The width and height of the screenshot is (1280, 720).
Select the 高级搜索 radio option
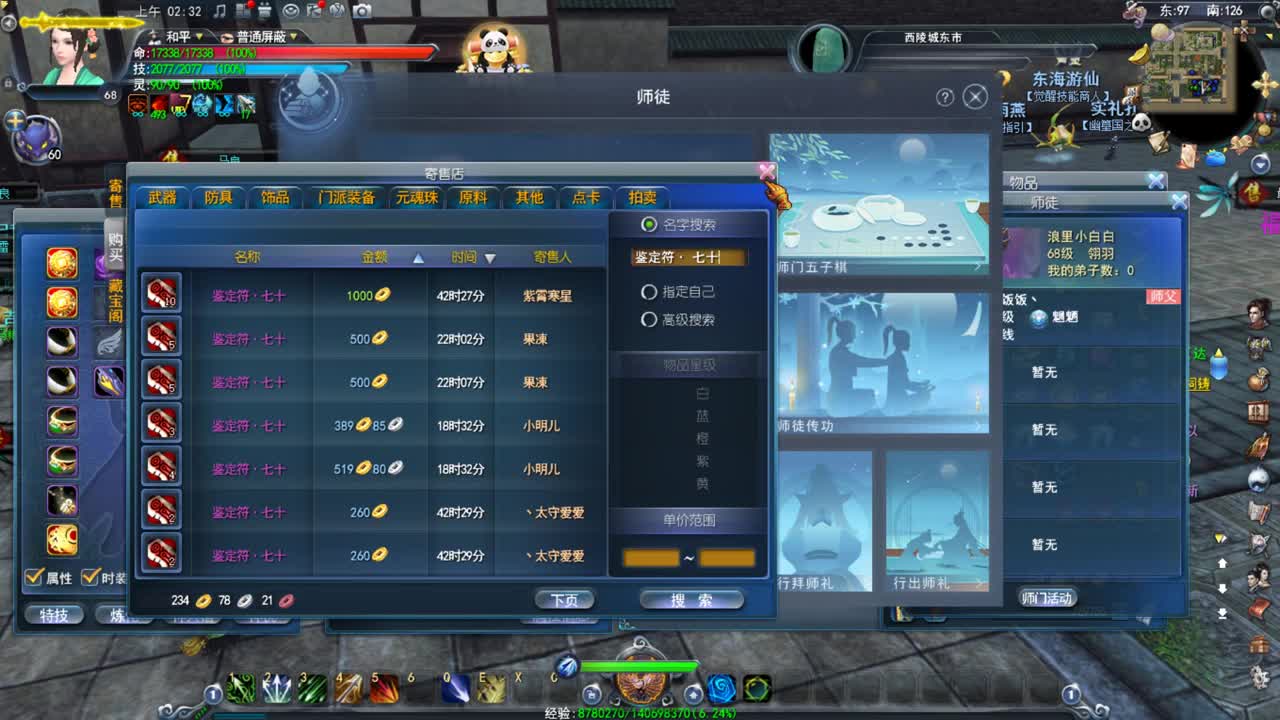(x=651, y=320)
